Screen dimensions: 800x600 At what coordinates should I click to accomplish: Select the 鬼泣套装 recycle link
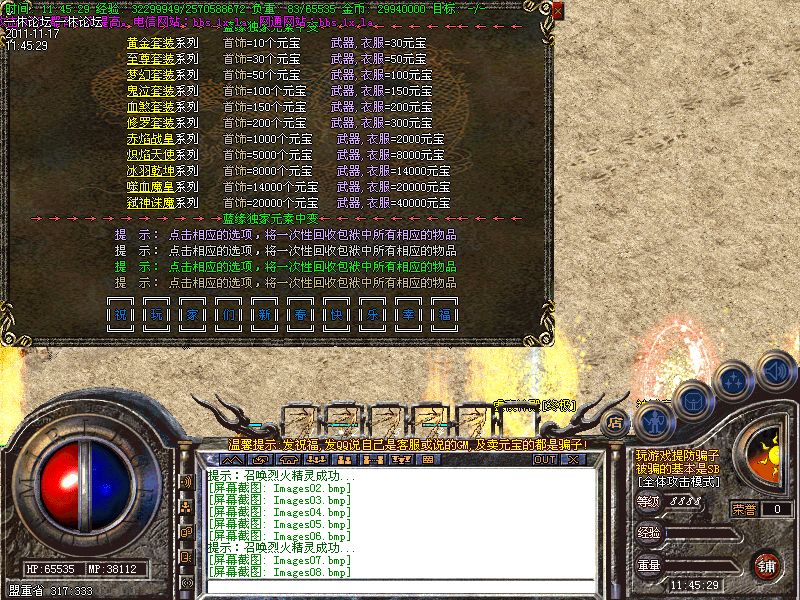[x=151, y=91]
